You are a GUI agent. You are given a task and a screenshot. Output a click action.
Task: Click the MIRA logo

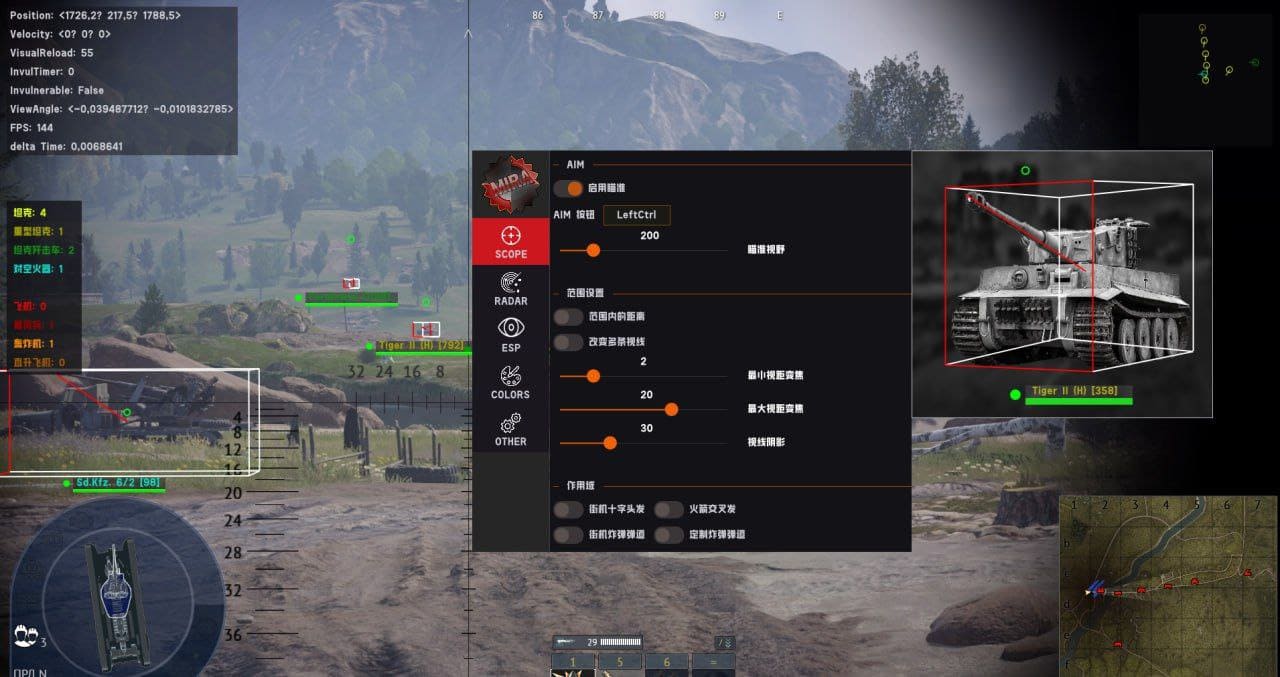pyautogui.click(x=511, y=185)
